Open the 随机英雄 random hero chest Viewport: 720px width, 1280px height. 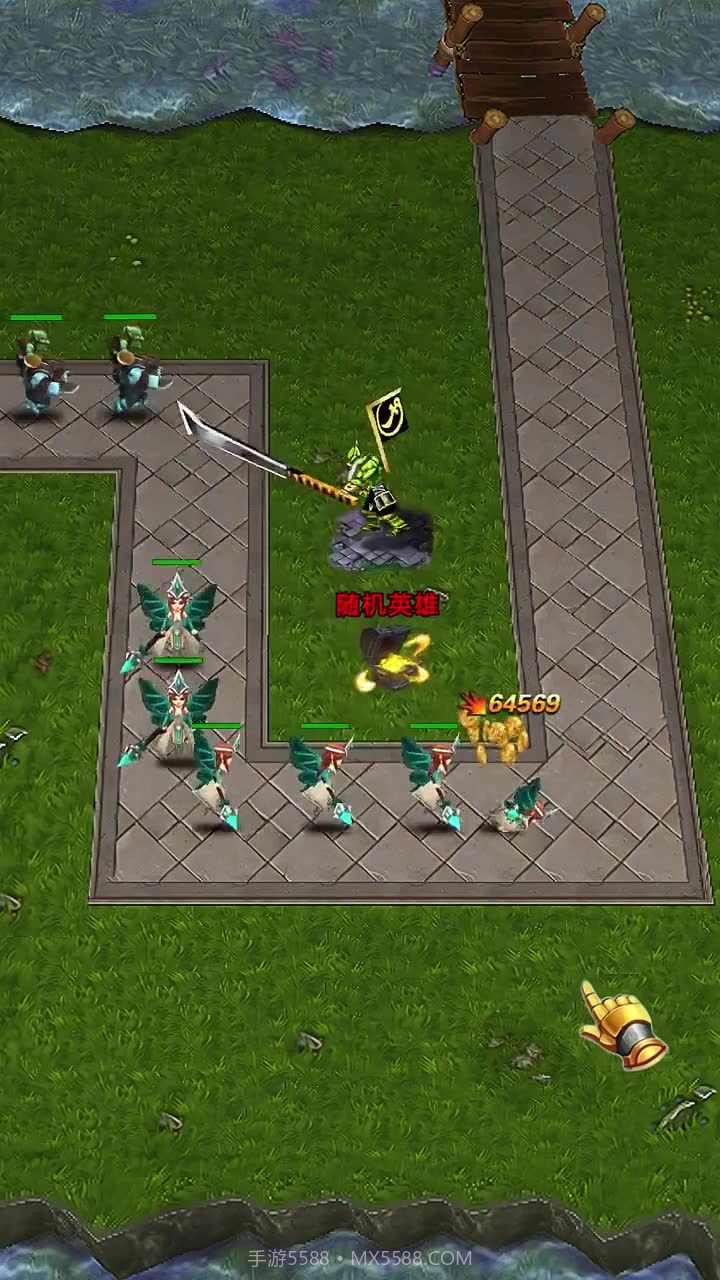coord(391,656)
